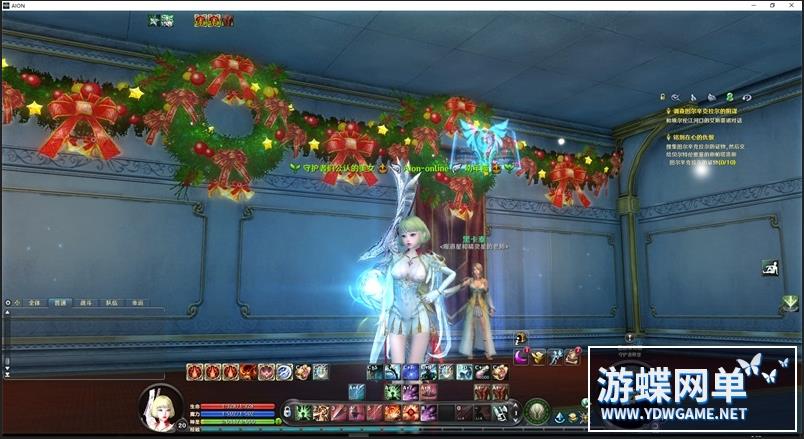
Task: Click the heart-shaped skill icon
Action: [267, 372]
